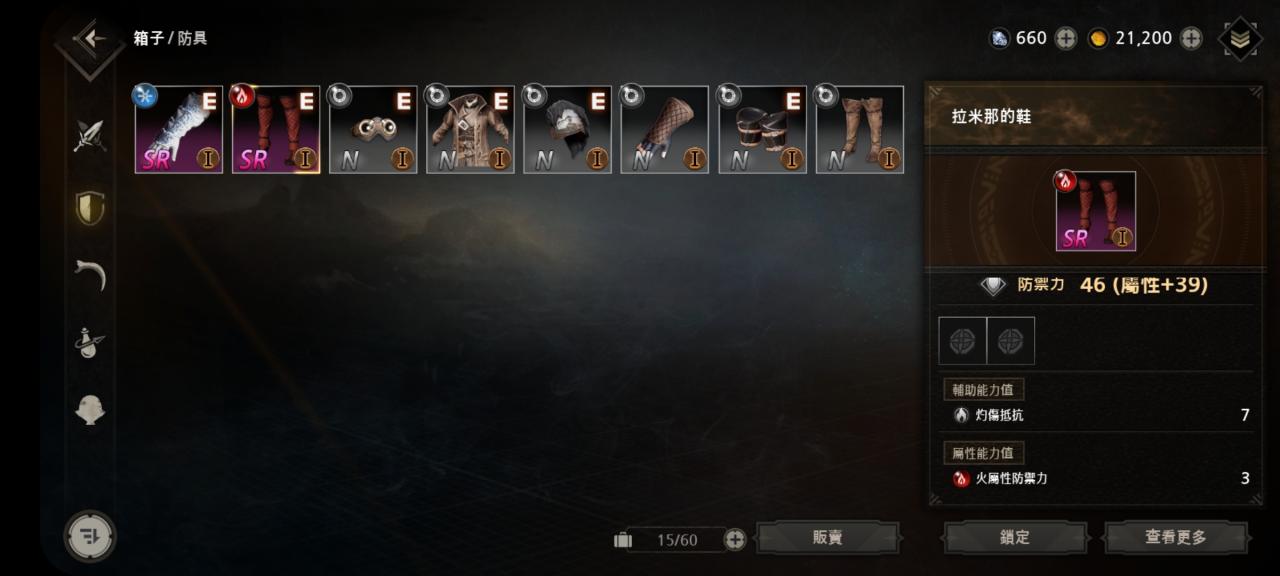Click the 販賣 sell button
The height and width of the screenshot is (576, 1280).
(x=827, y=538)
